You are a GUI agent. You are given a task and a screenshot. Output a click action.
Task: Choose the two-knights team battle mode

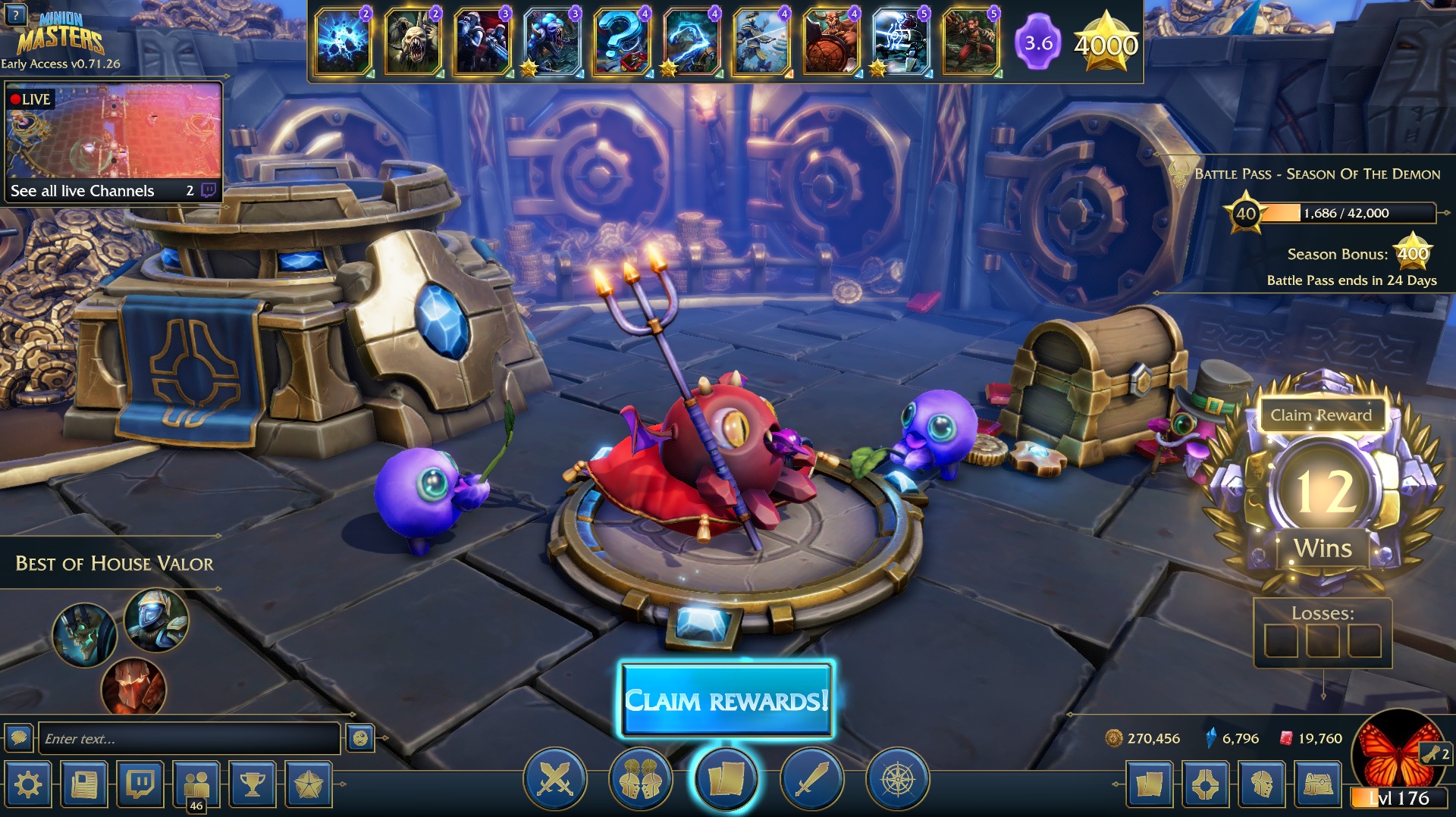click(x=641, y=779)
